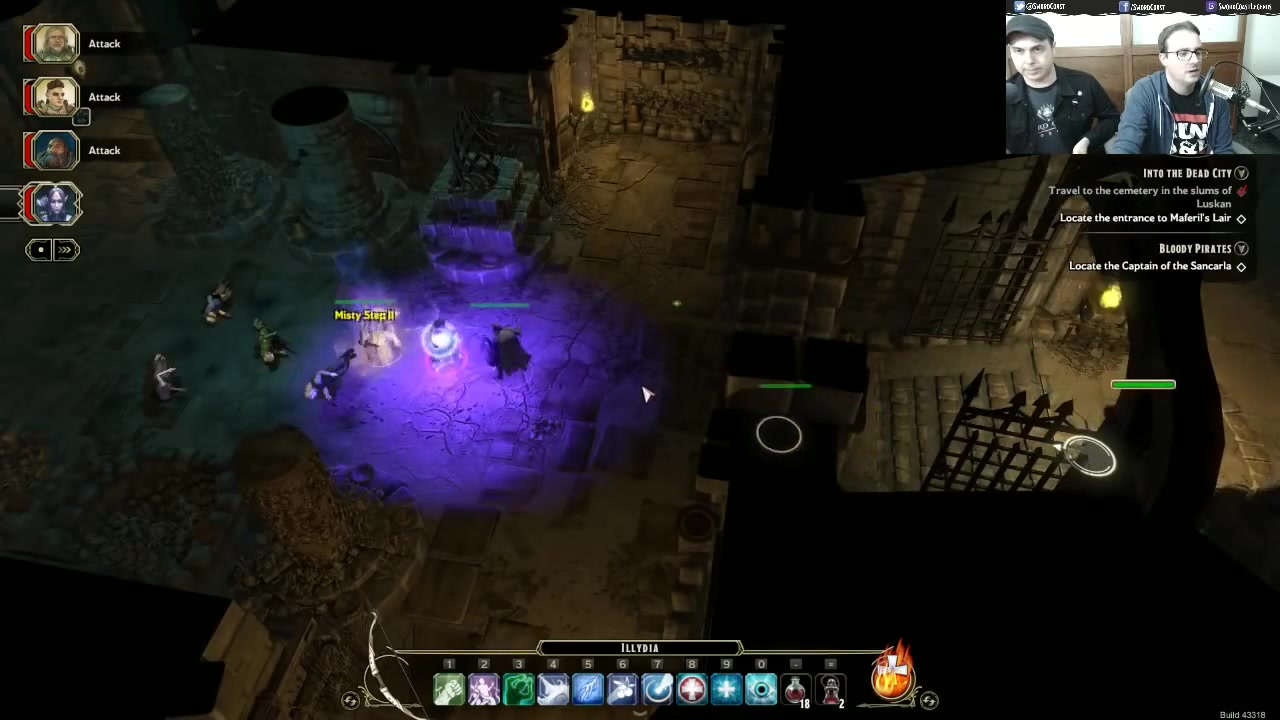Click the triple-chevron button below the portraits
Image resolution: width=1280 pixels, height=720 pixels.
pos(66,249)
